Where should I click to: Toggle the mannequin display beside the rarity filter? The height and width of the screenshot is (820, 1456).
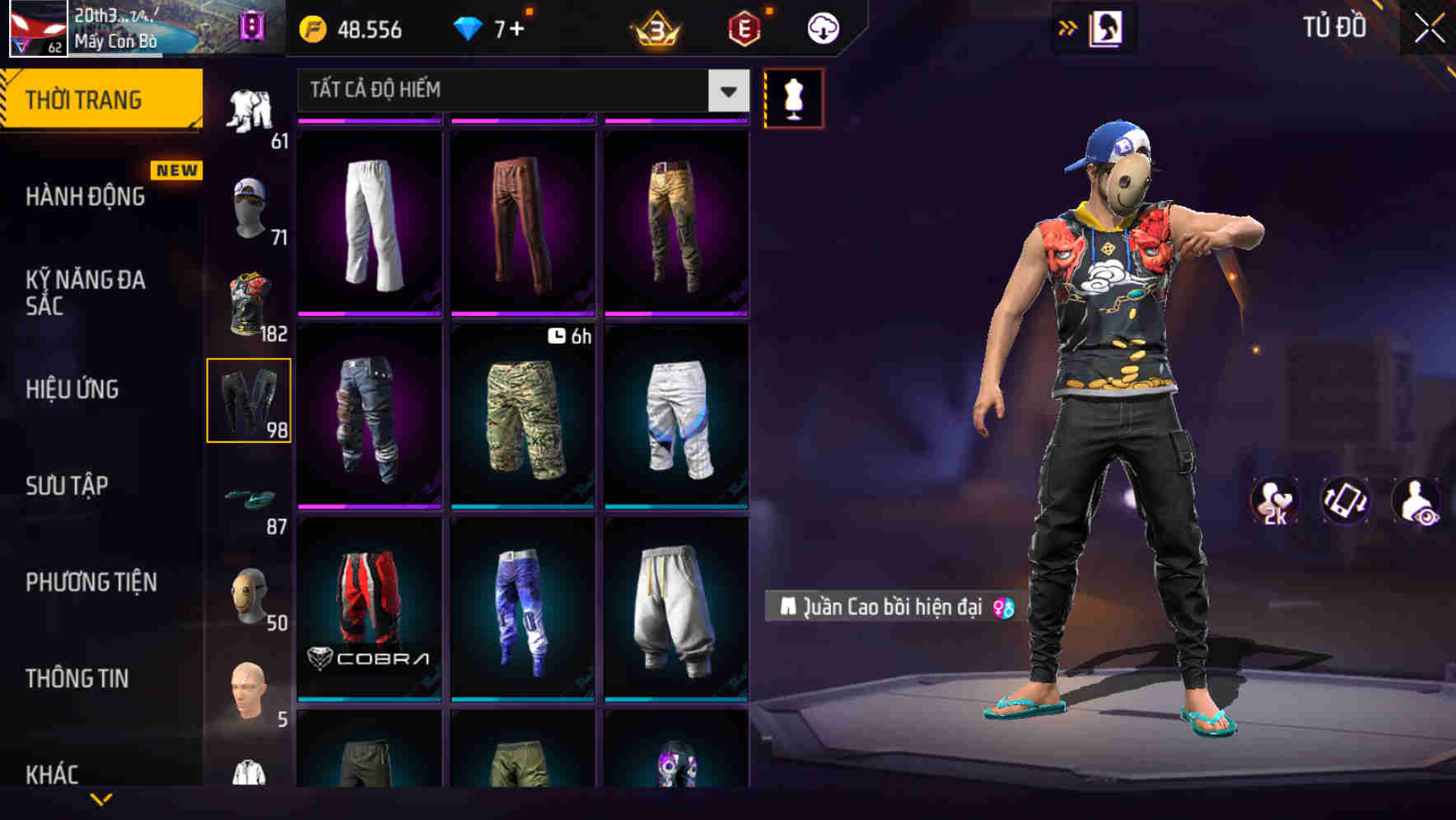click(x=793, y=97)
